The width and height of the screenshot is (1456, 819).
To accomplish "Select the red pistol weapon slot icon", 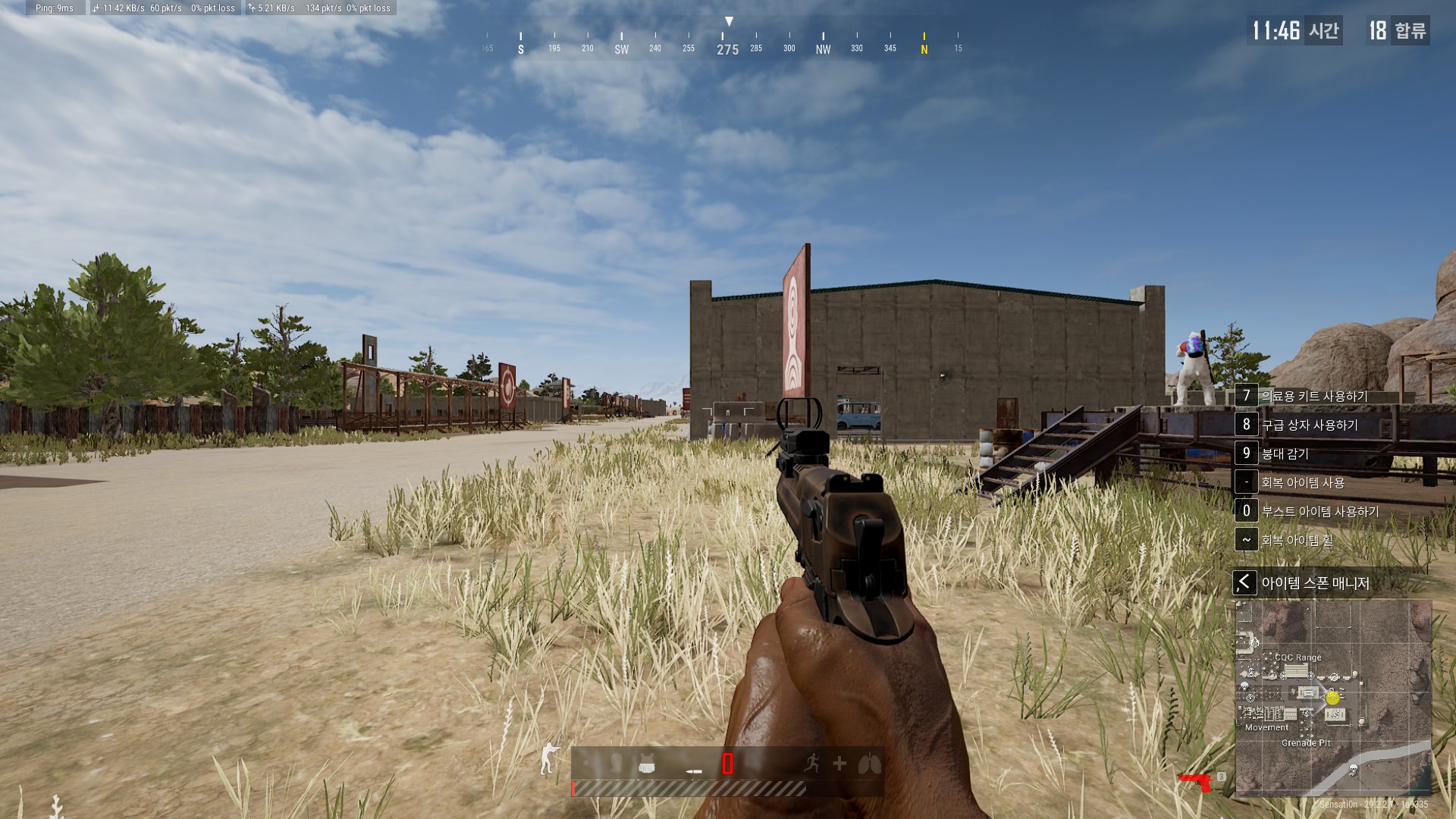I will (1195, 781).
